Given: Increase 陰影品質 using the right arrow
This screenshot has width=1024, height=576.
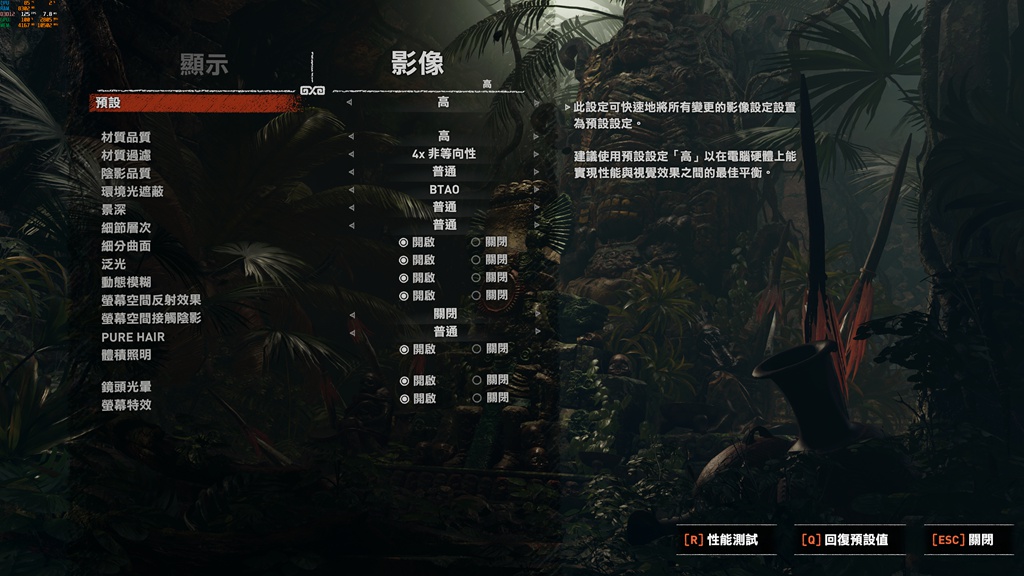Looking at the screenshot, I should click(537, 172).
